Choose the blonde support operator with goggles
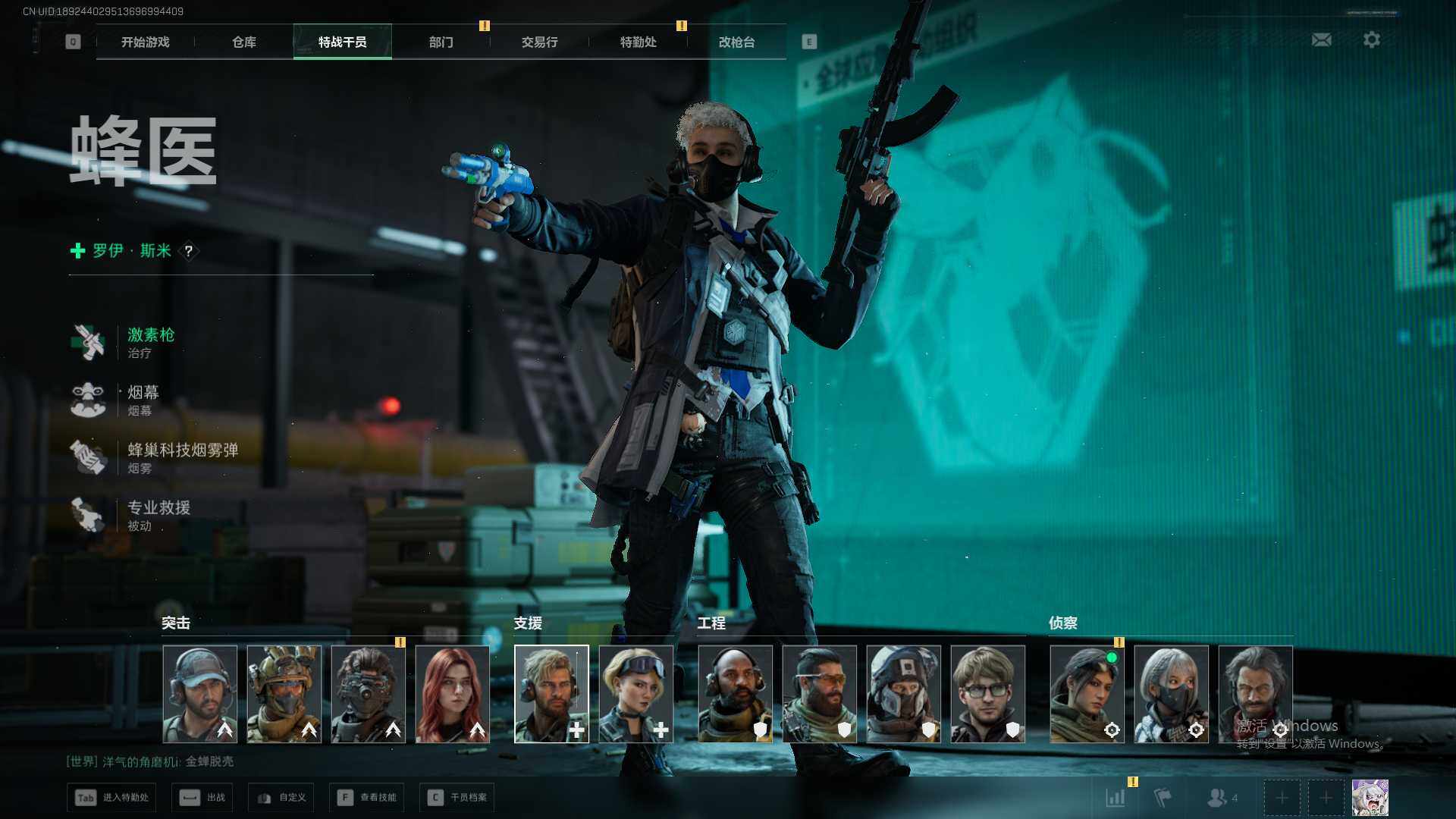The width and height of the screenshot is (1456, 819). point(636,694)
